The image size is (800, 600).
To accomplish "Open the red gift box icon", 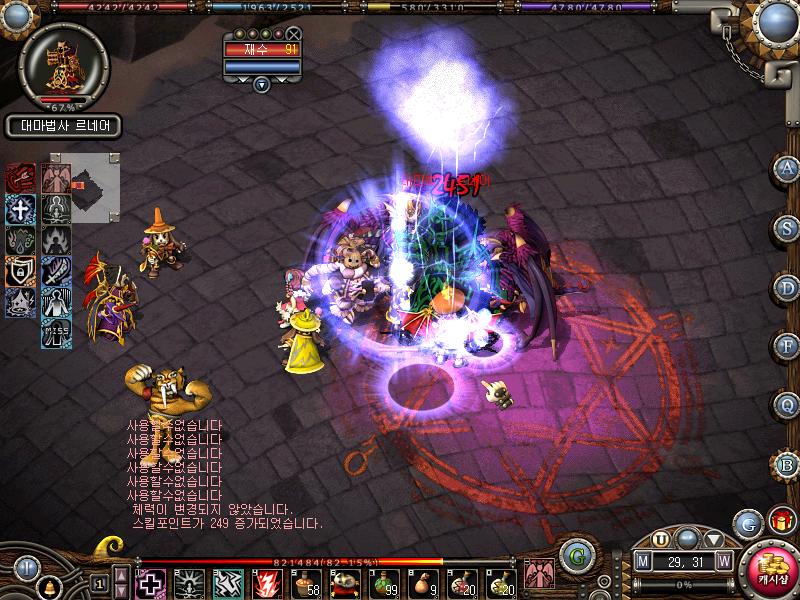I will pyautogui.click(x=779, y=520).
